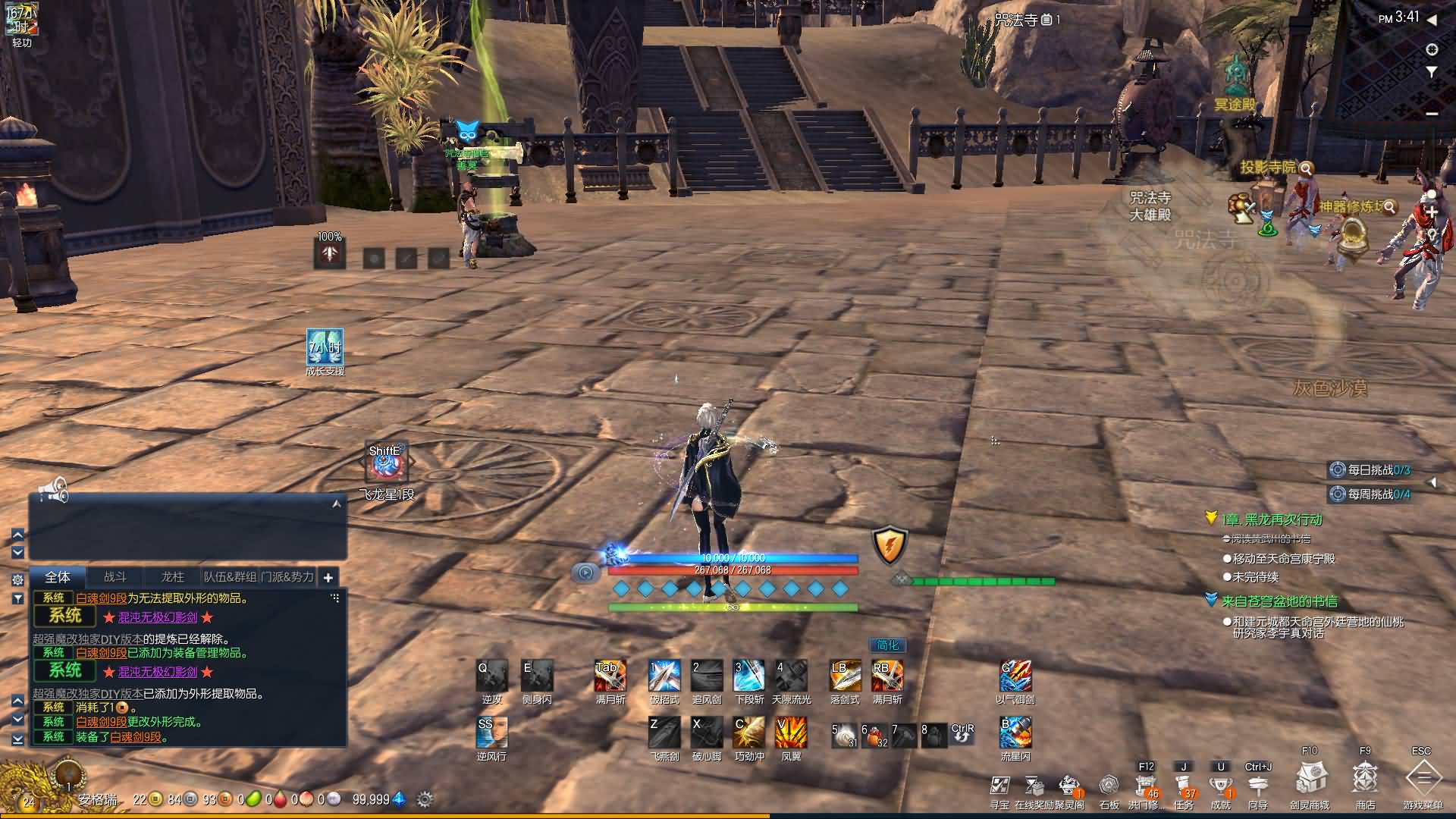Use the 逆风行 sprint skill
1456x819 pixels.
(491, 733)
